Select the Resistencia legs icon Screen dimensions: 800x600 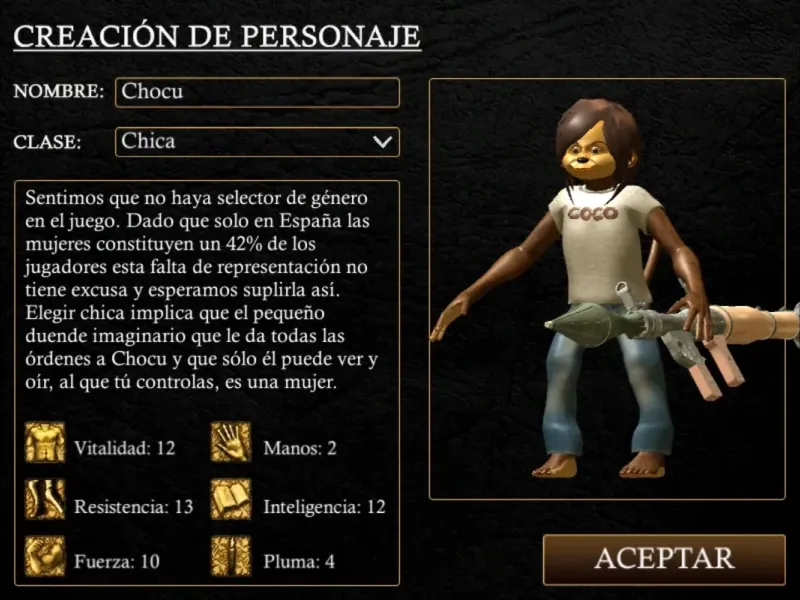tap(45, 500)
